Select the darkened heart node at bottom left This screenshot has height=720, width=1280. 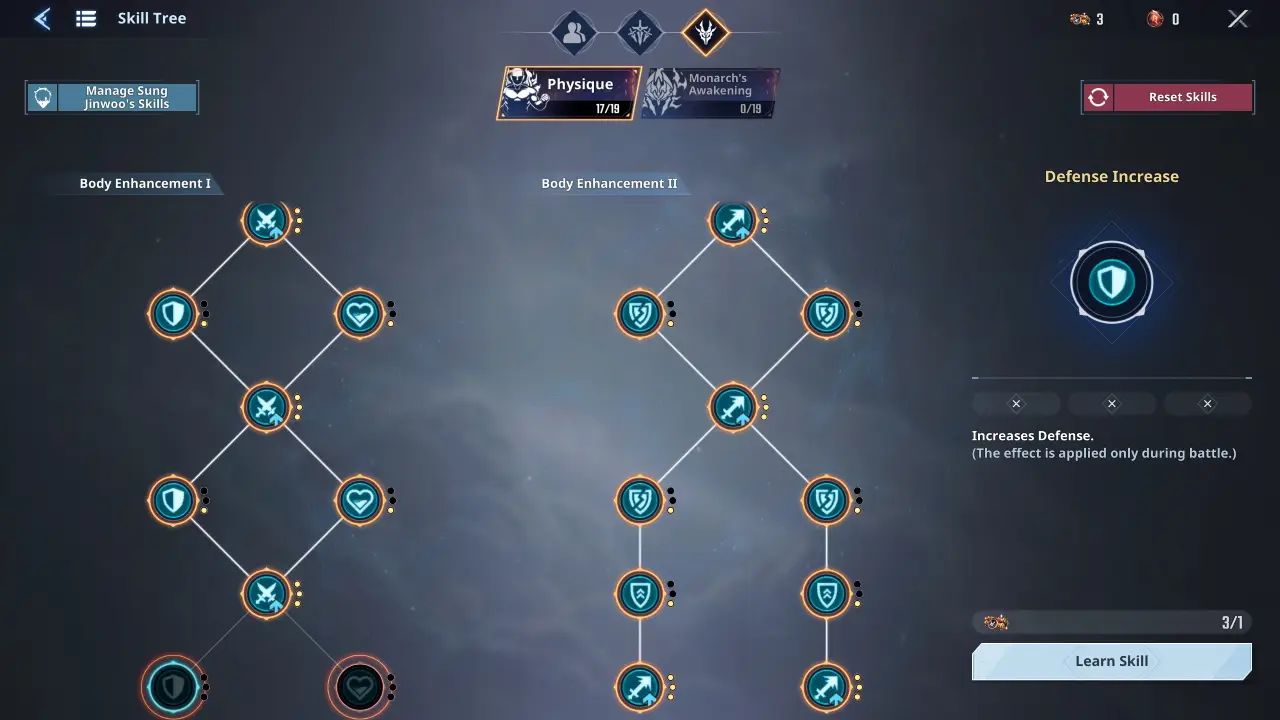pyautogui.click(x=360, y=688)
